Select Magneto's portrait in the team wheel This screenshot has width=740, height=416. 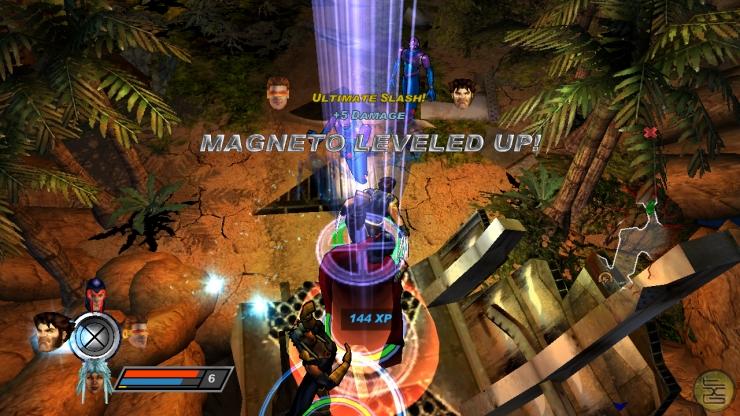(x=97, y=293)
